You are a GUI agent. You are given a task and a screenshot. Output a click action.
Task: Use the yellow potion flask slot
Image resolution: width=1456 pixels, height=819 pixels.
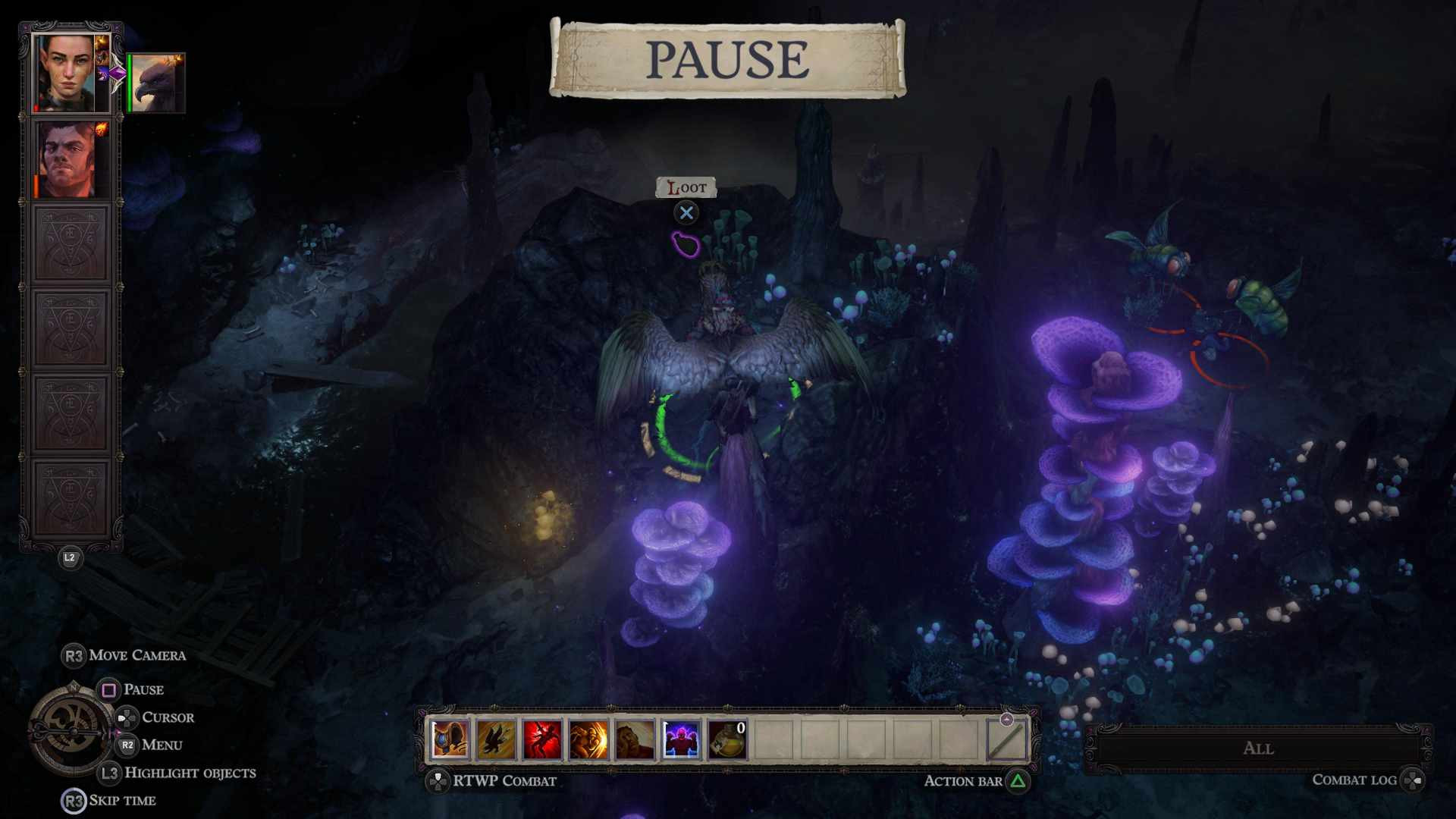727,739
